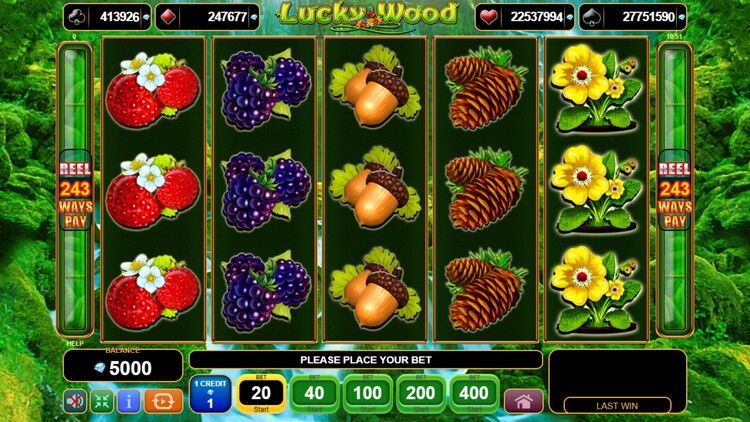Start a spin with bet 20
This screenshot has height=422, width=750.
pos(261,394)
